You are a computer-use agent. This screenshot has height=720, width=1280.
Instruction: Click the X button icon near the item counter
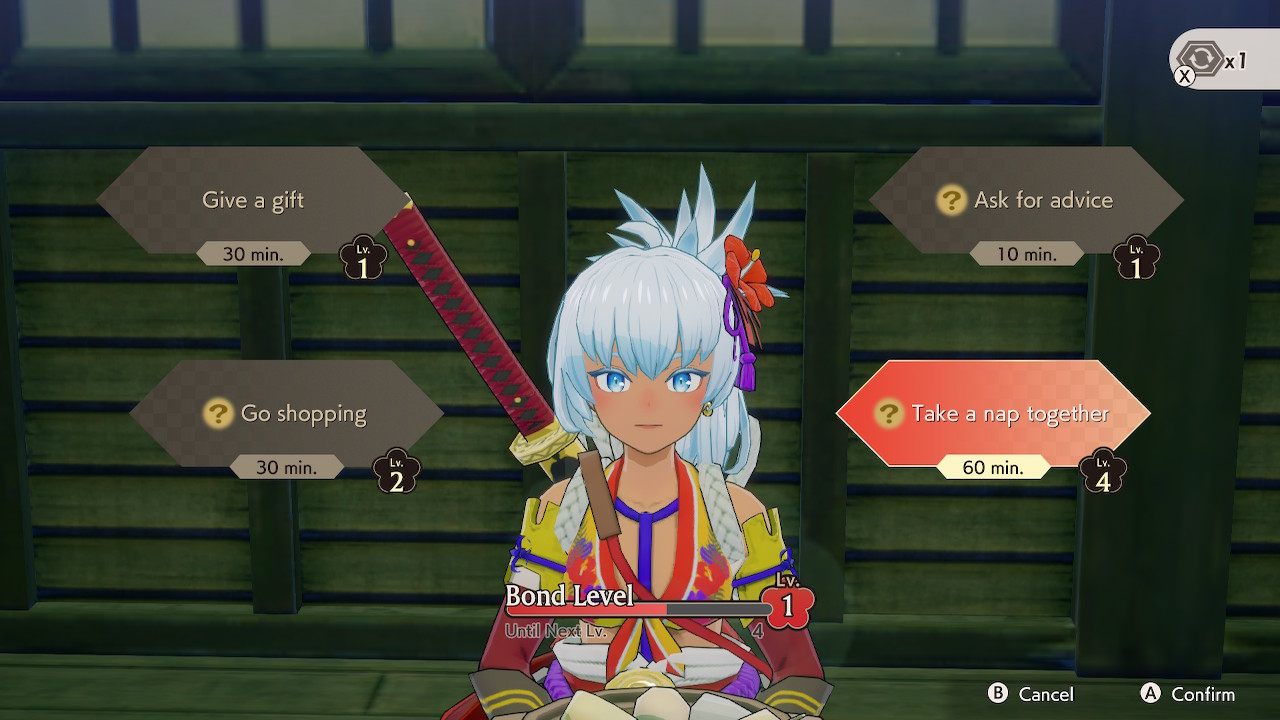(x=1186, y=76)
